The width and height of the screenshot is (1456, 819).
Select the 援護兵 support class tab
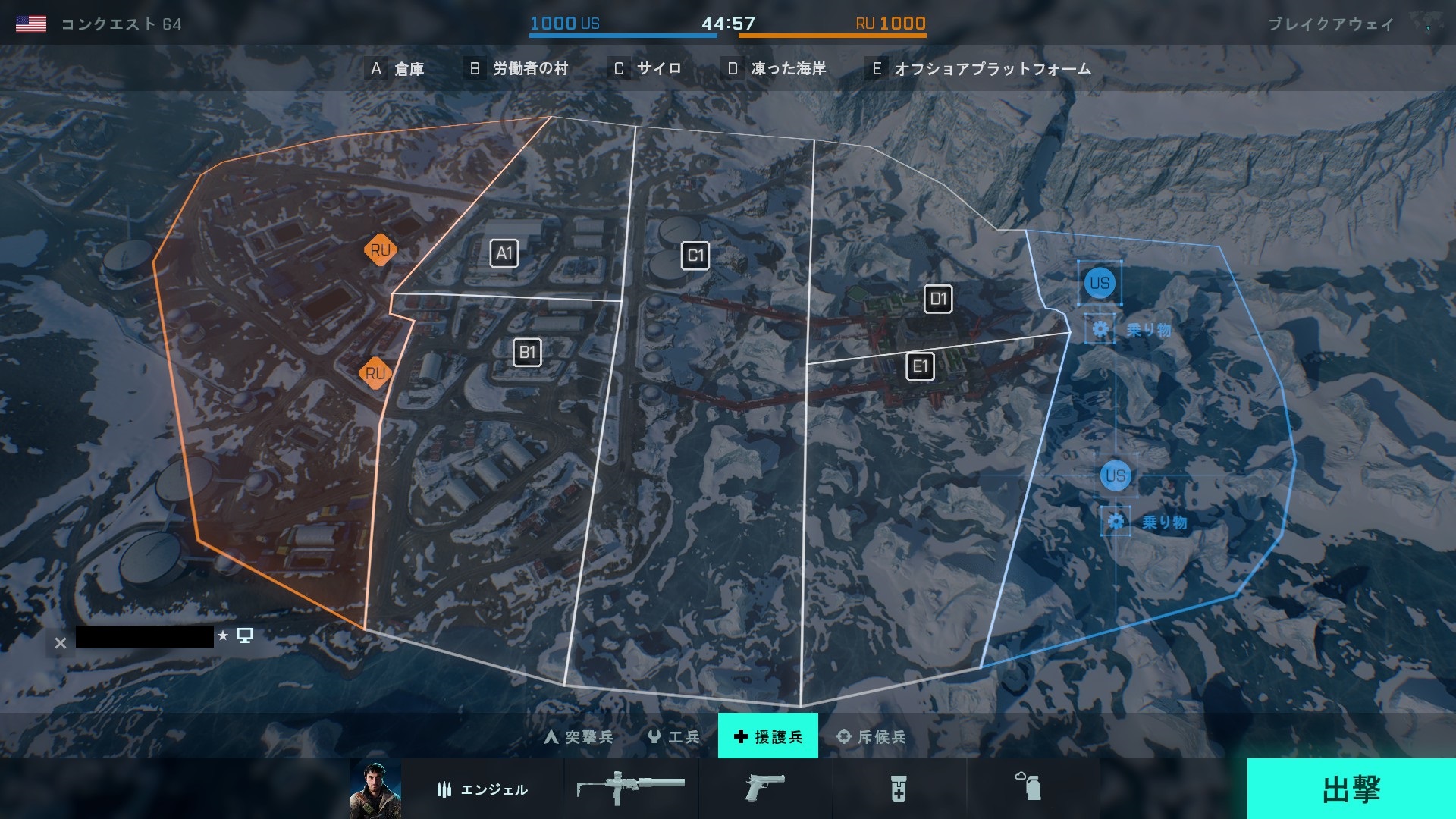click(767, 736)
